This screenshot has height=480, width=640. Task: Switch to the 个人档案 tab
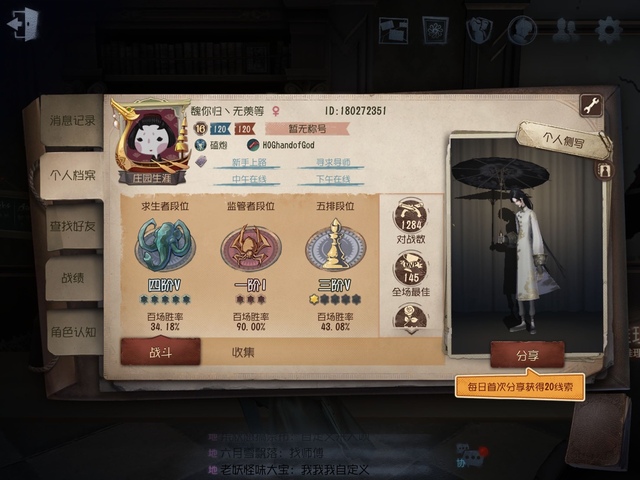pyautogui.click(x=72, y=175)
